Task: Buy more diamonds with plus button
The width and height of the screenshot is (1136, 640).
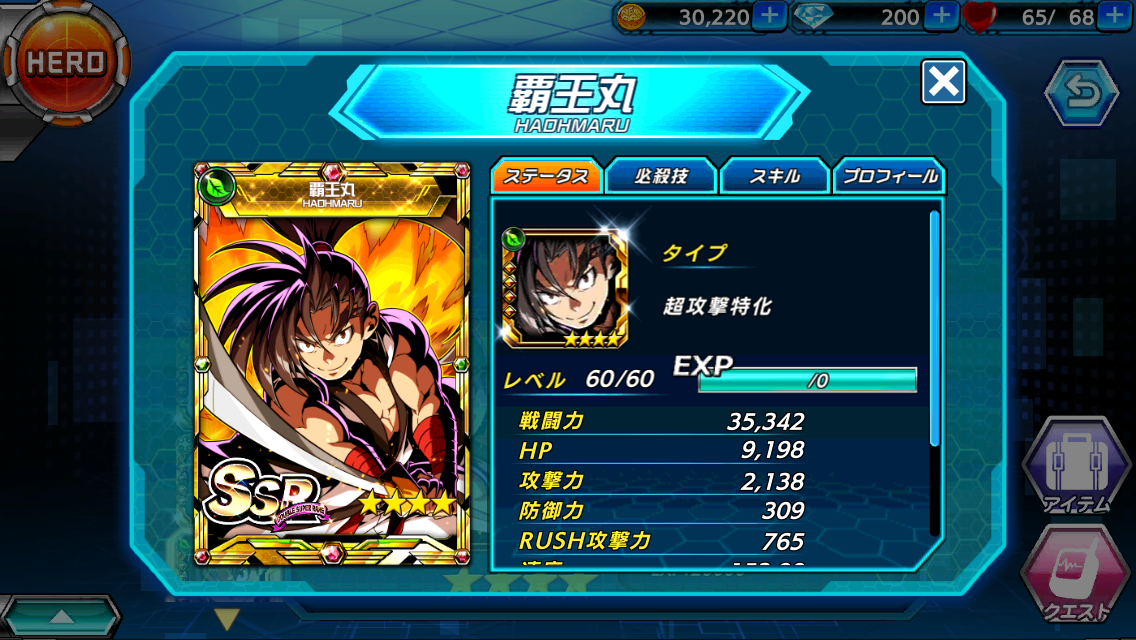Action: [941, 15]
